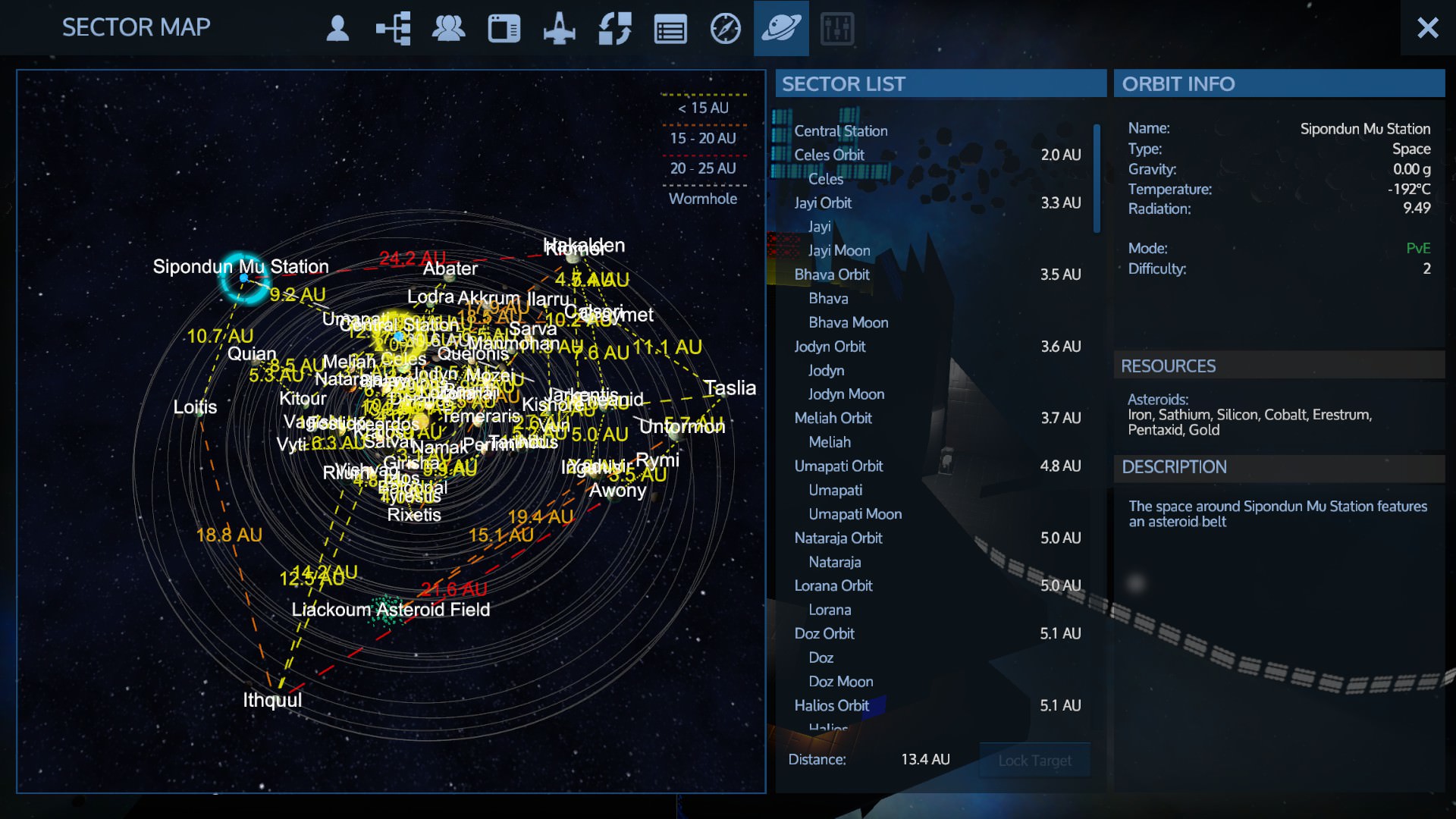Close the Sector Map window

coord(1427,28)
